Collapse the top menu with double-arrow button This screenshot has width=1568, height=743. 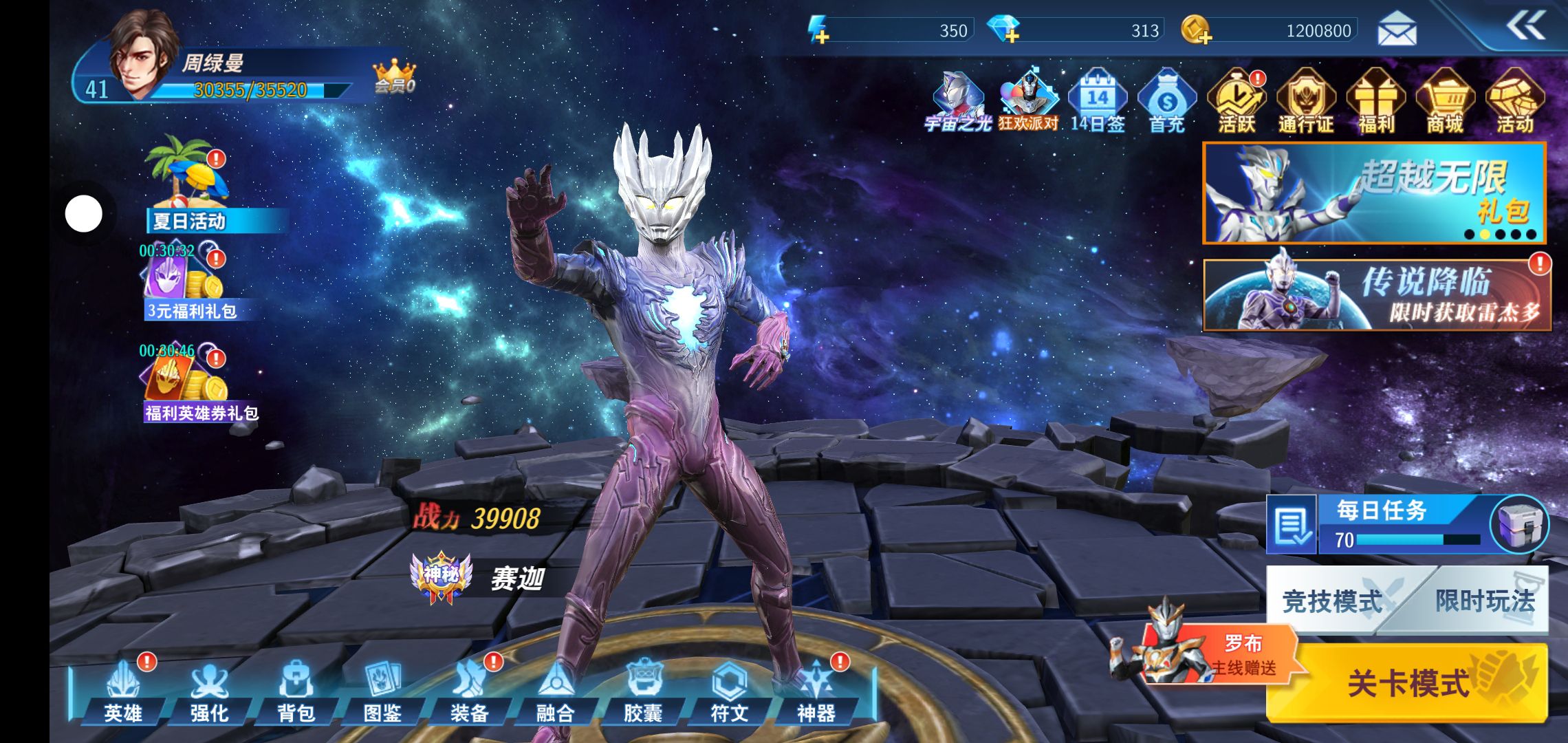[1525, 28]
